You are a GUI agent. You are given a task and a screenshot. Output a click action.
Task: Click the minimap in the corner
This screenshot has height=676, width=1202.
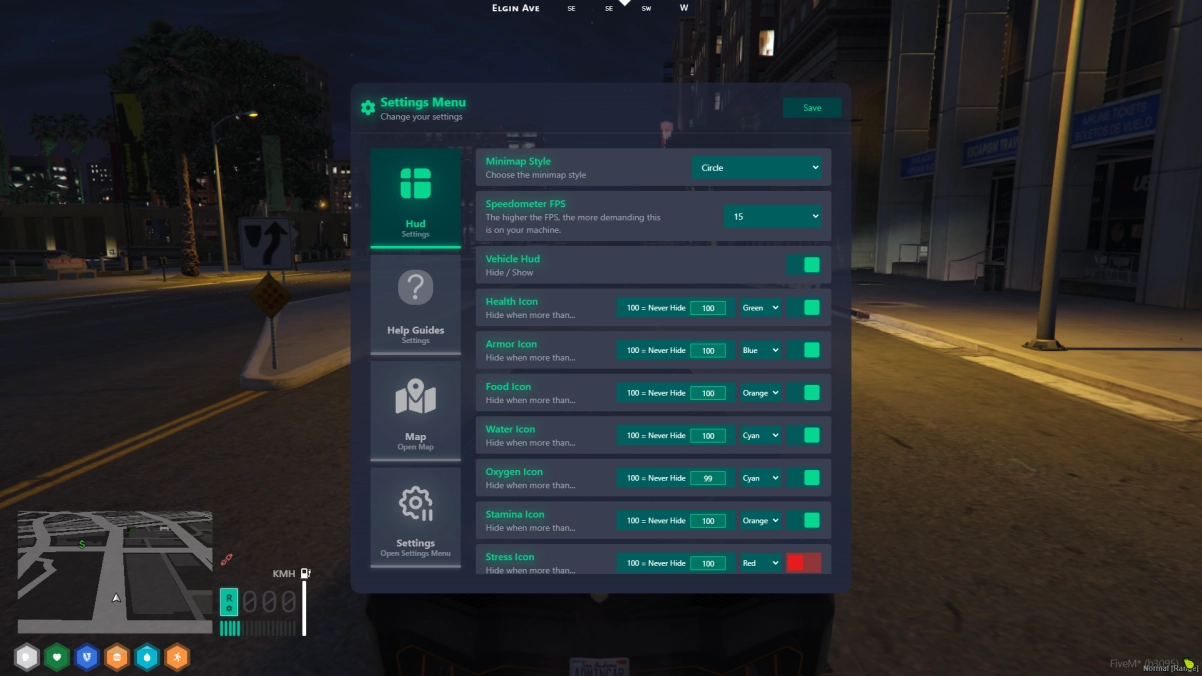115,572
